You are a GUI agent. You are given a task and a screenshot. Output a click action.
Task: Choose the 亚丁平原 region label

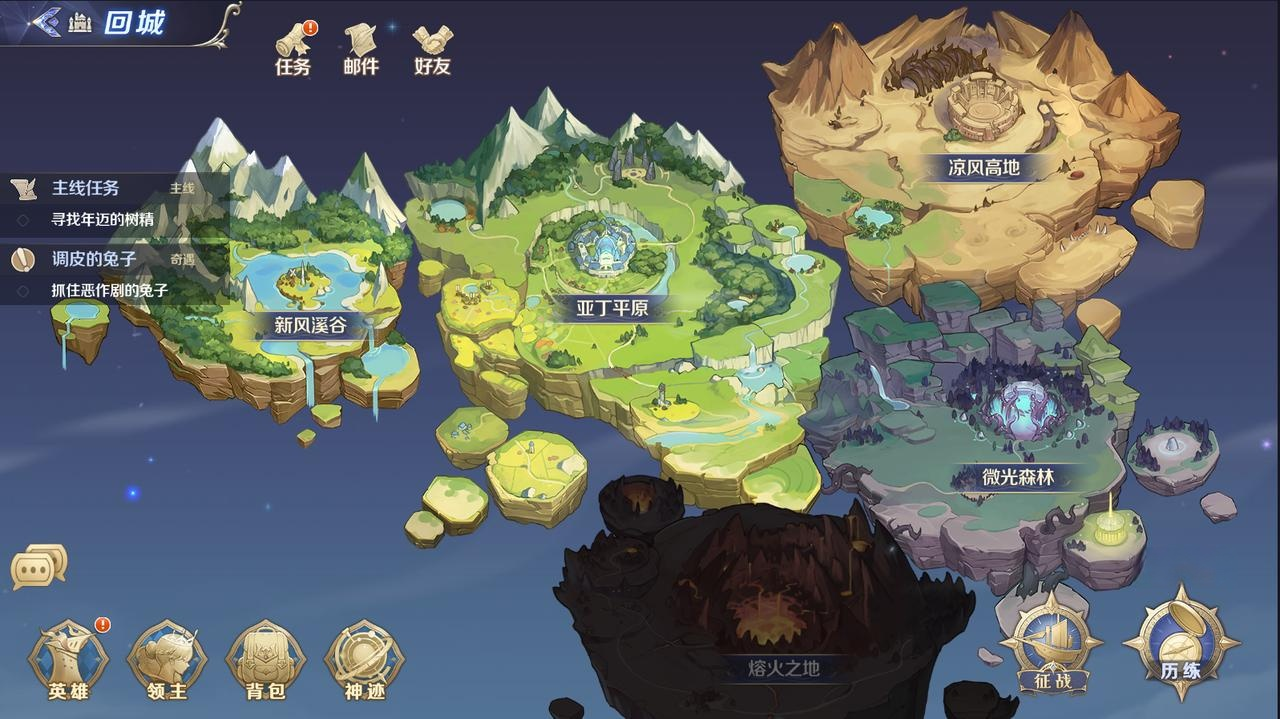[x=612, y=308]
